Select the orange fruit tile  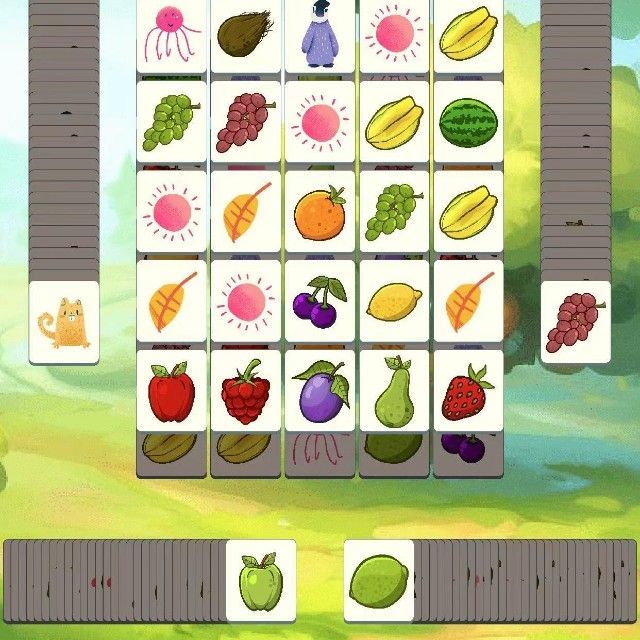point(319,211)
